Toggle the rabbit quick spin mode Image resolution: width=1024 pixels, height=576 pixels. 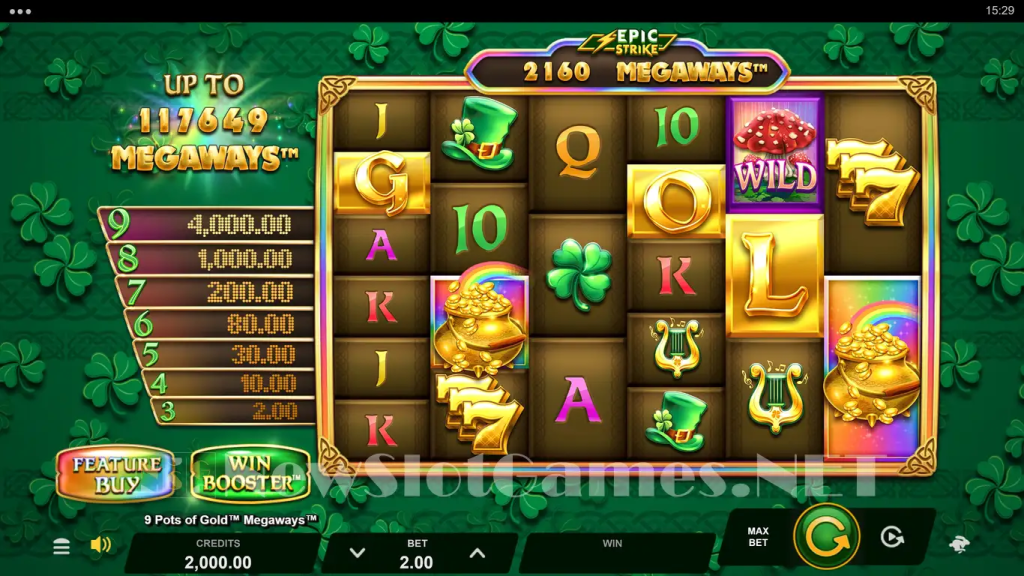958,545
